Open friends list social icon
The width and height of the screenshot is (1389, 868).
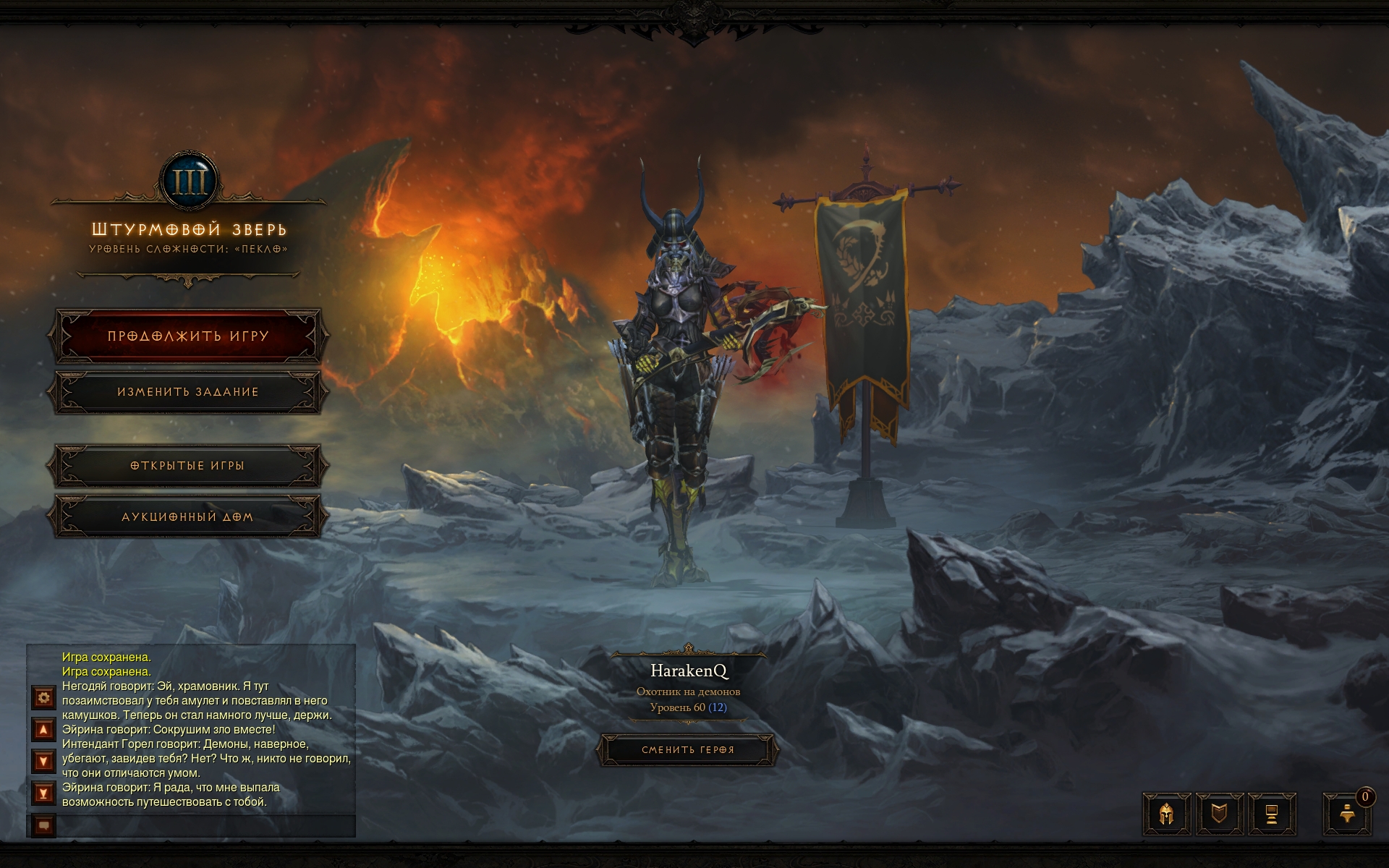click(x=1347, y=814)
